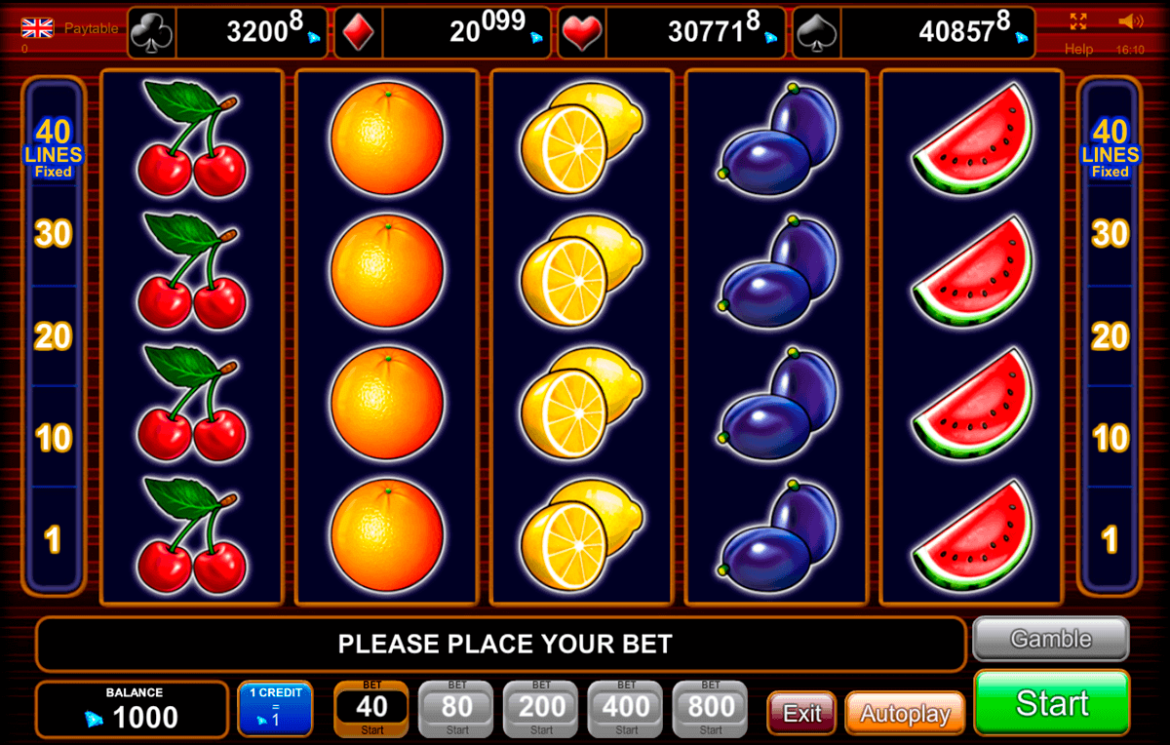
Task: Toggle fullscreen mode
Action: [1078, 22]
